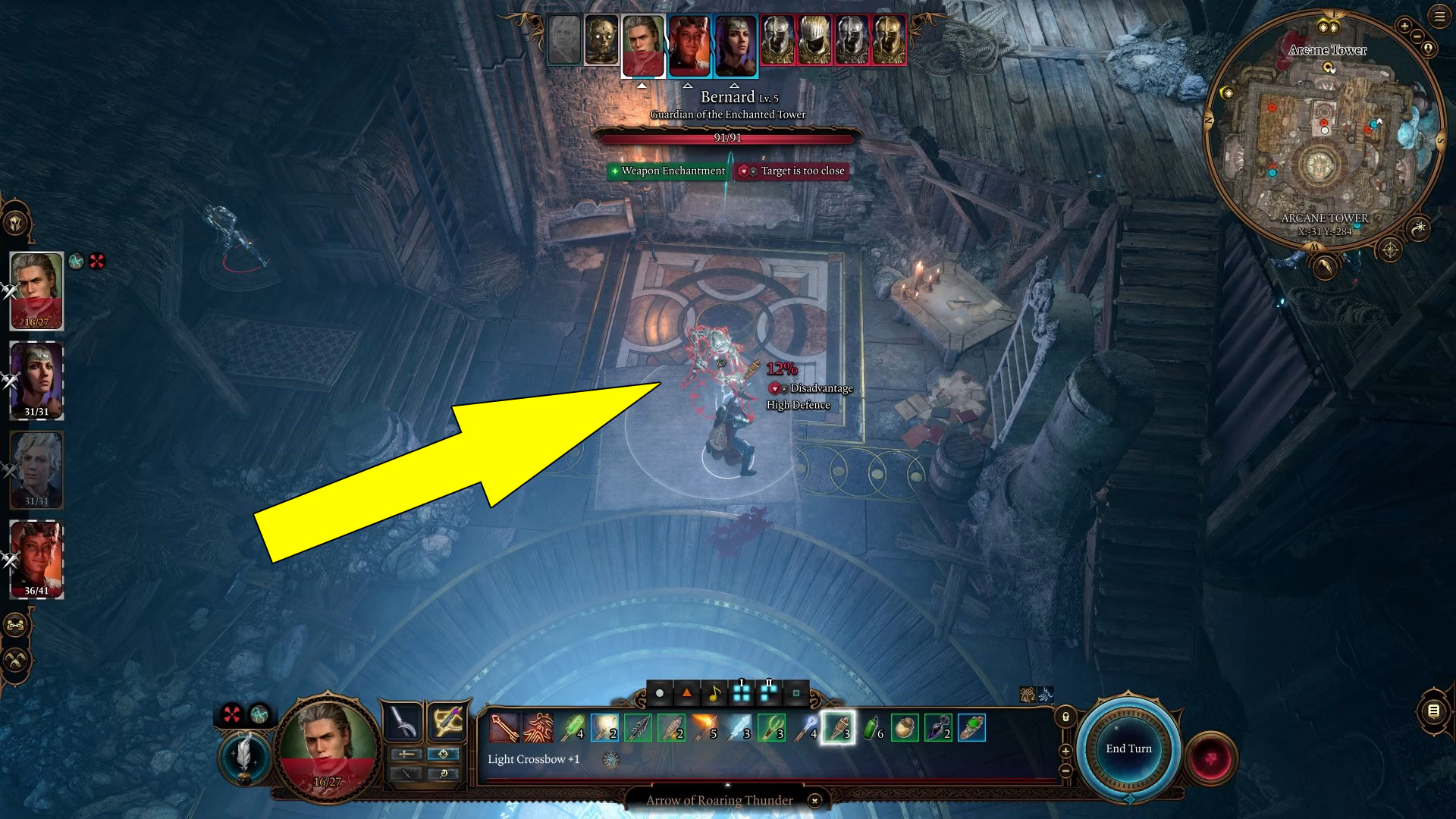Expand the hotbar using the small up arrow

[727, 785]
